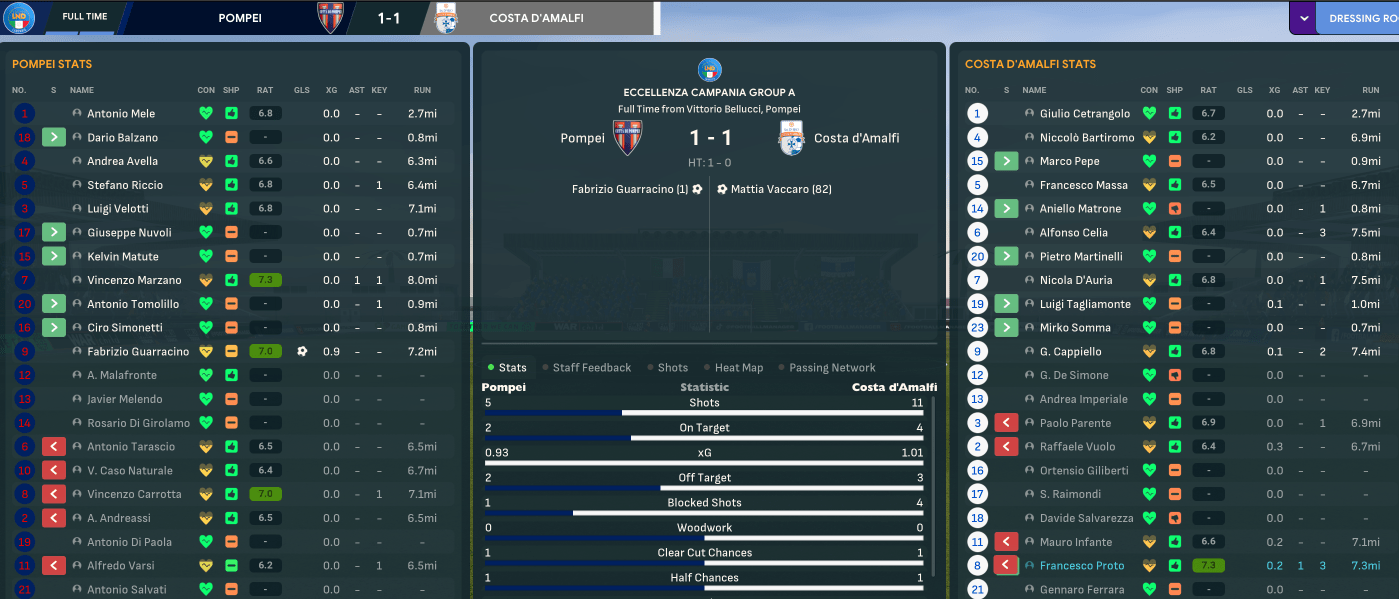Click the Costa d'Amalfi club badge in the scoreline
This screenshot has width=1399, height=599.
point(792,138)
